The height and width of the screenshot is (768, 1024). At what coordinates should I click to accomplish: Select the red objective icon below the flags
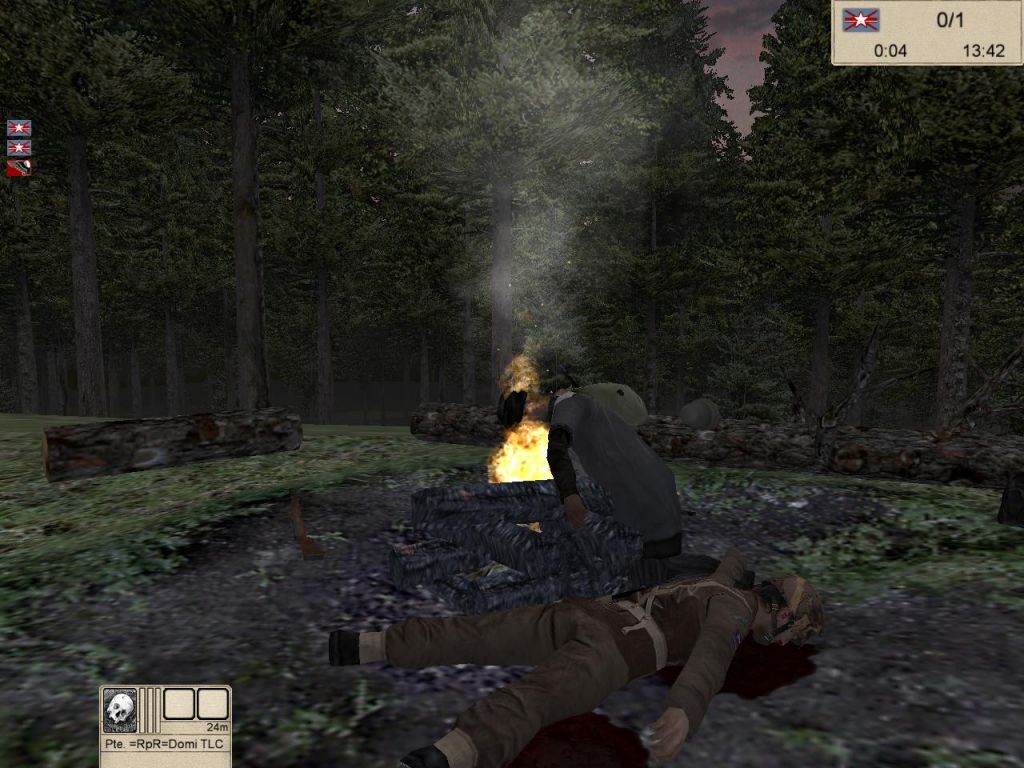pyautogui.click(x=19, y=168)
